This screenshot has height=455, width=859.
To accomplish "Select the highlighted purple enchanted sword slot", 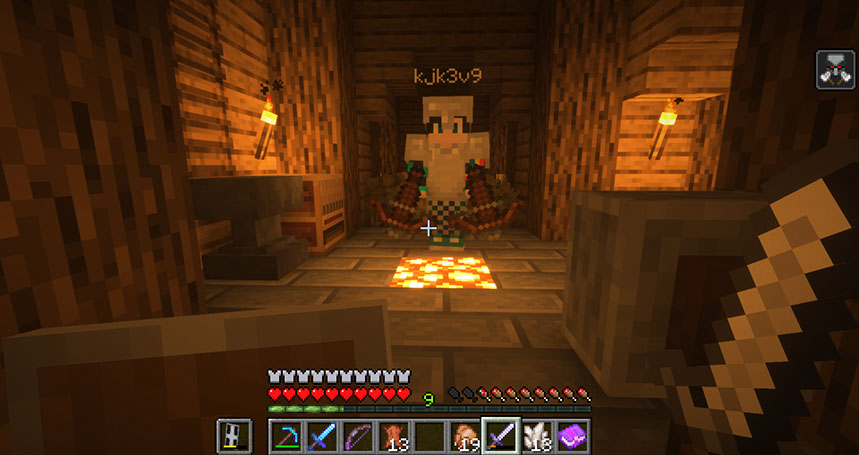I will [500, 436].
